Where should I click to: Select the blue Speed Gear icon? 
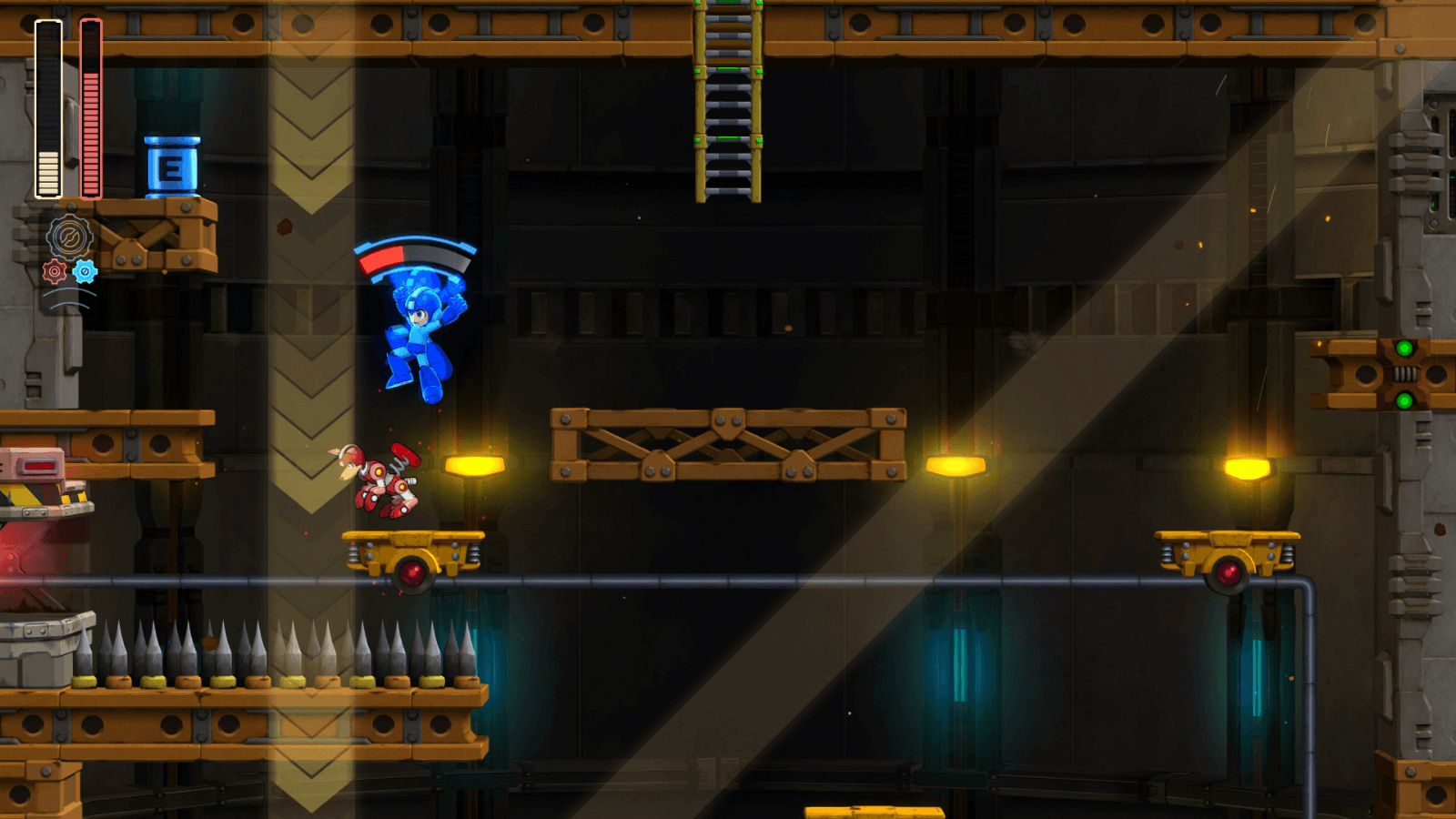(x=85, y=269)
